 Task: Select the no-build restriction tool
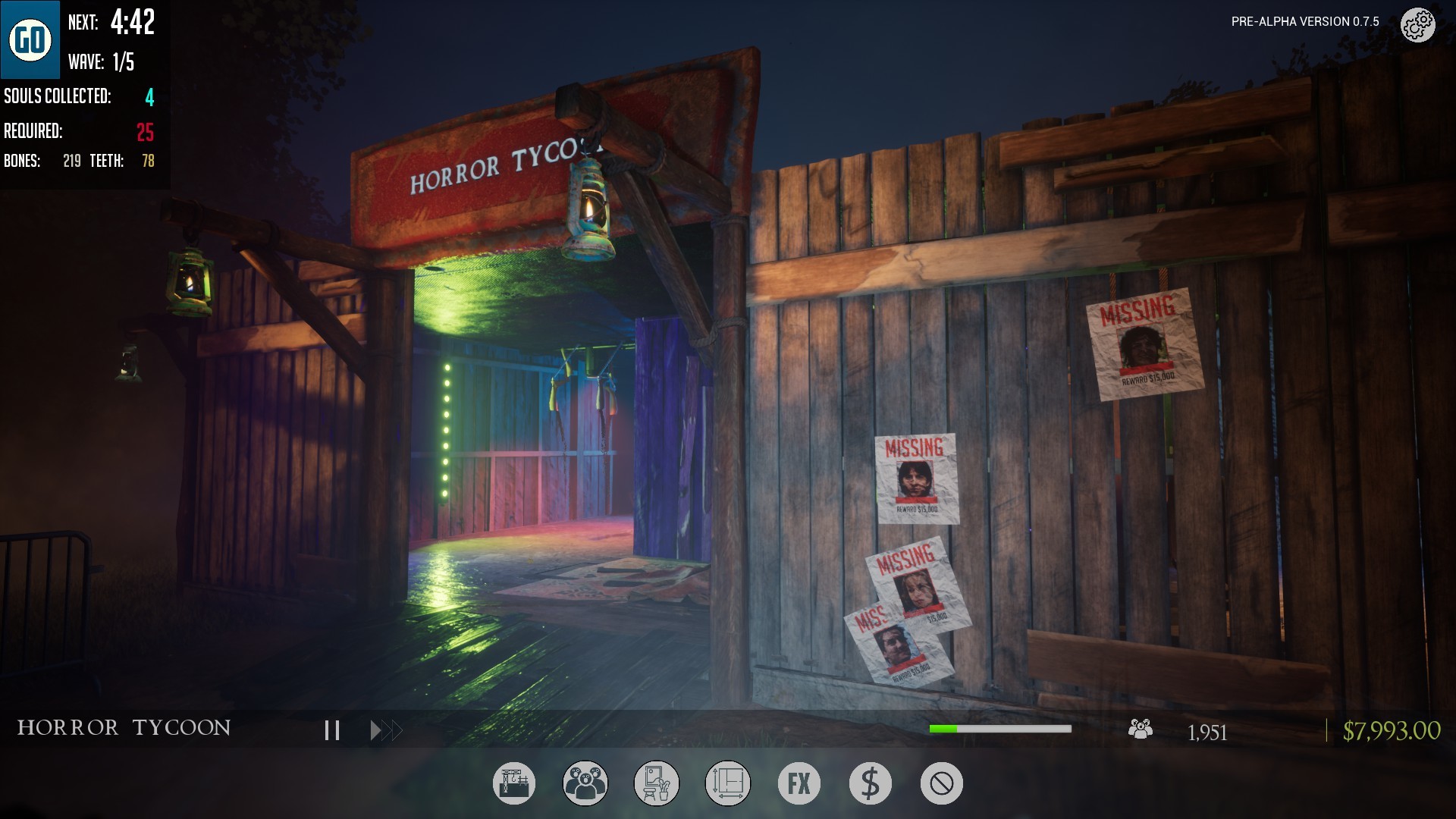click(941, 783)
